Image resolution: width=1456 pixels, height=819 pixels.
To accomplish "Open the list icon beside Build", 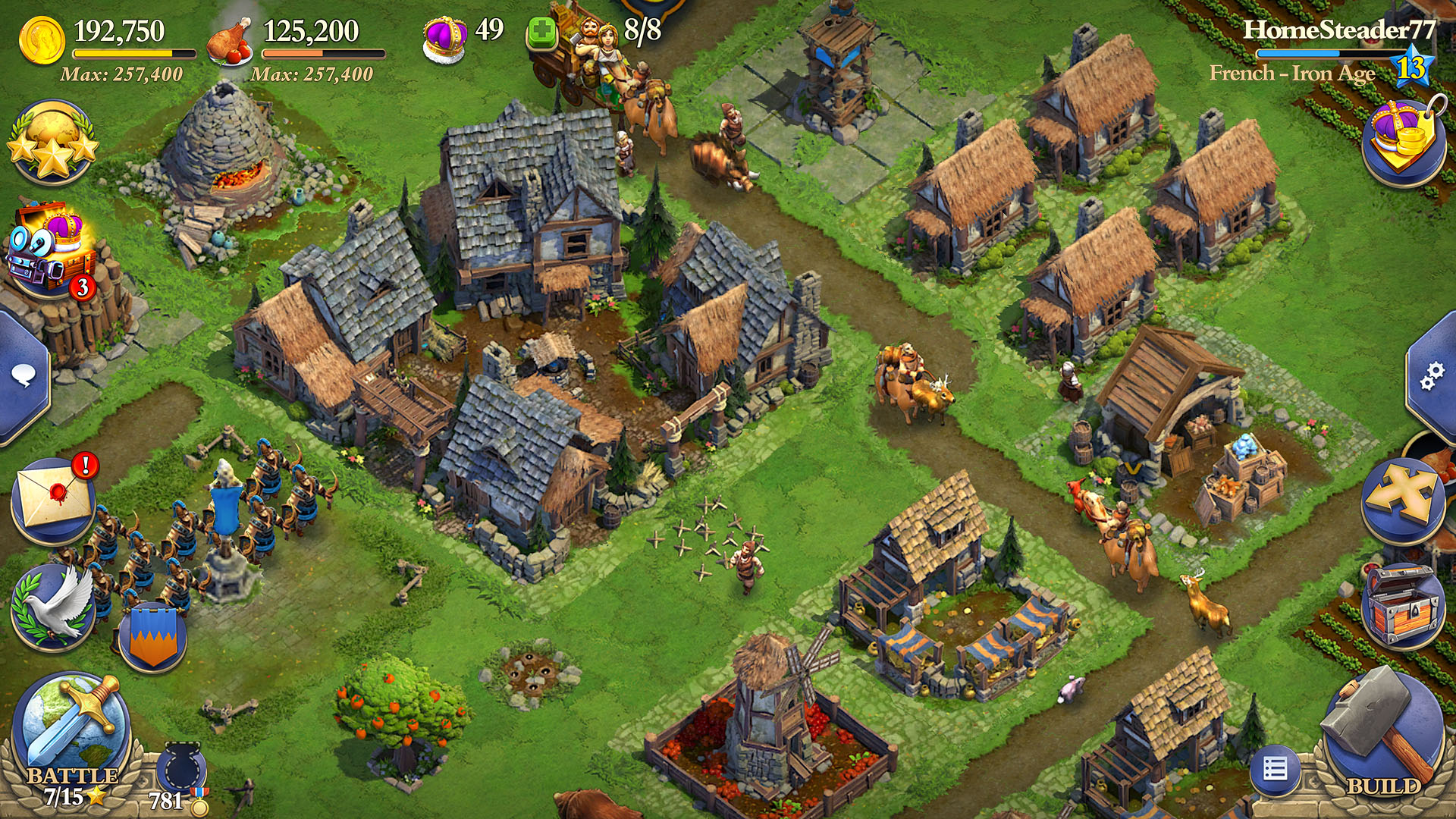I will [1275, 770].
